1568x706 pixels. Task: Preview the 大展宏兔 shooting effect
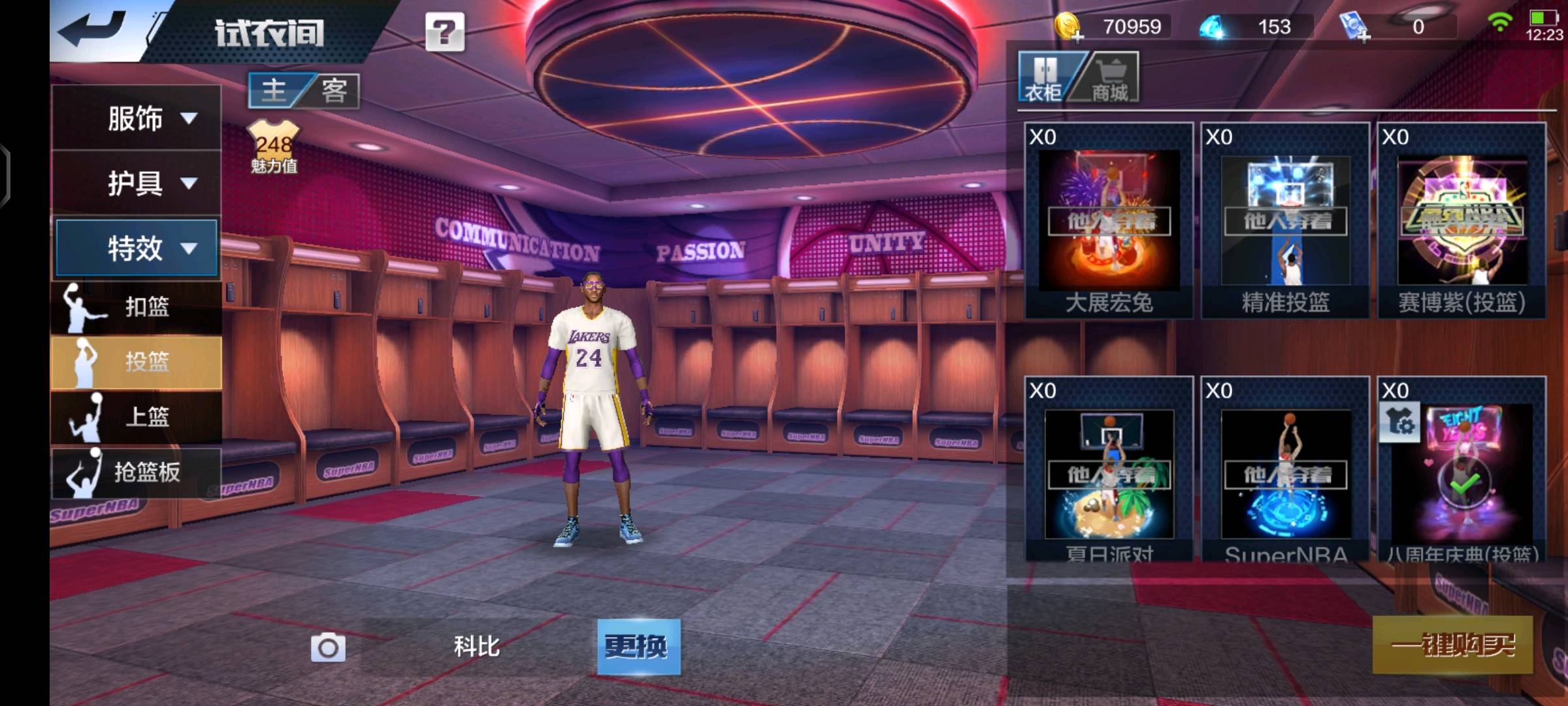pyautogui.click(x=1109, y=221)
